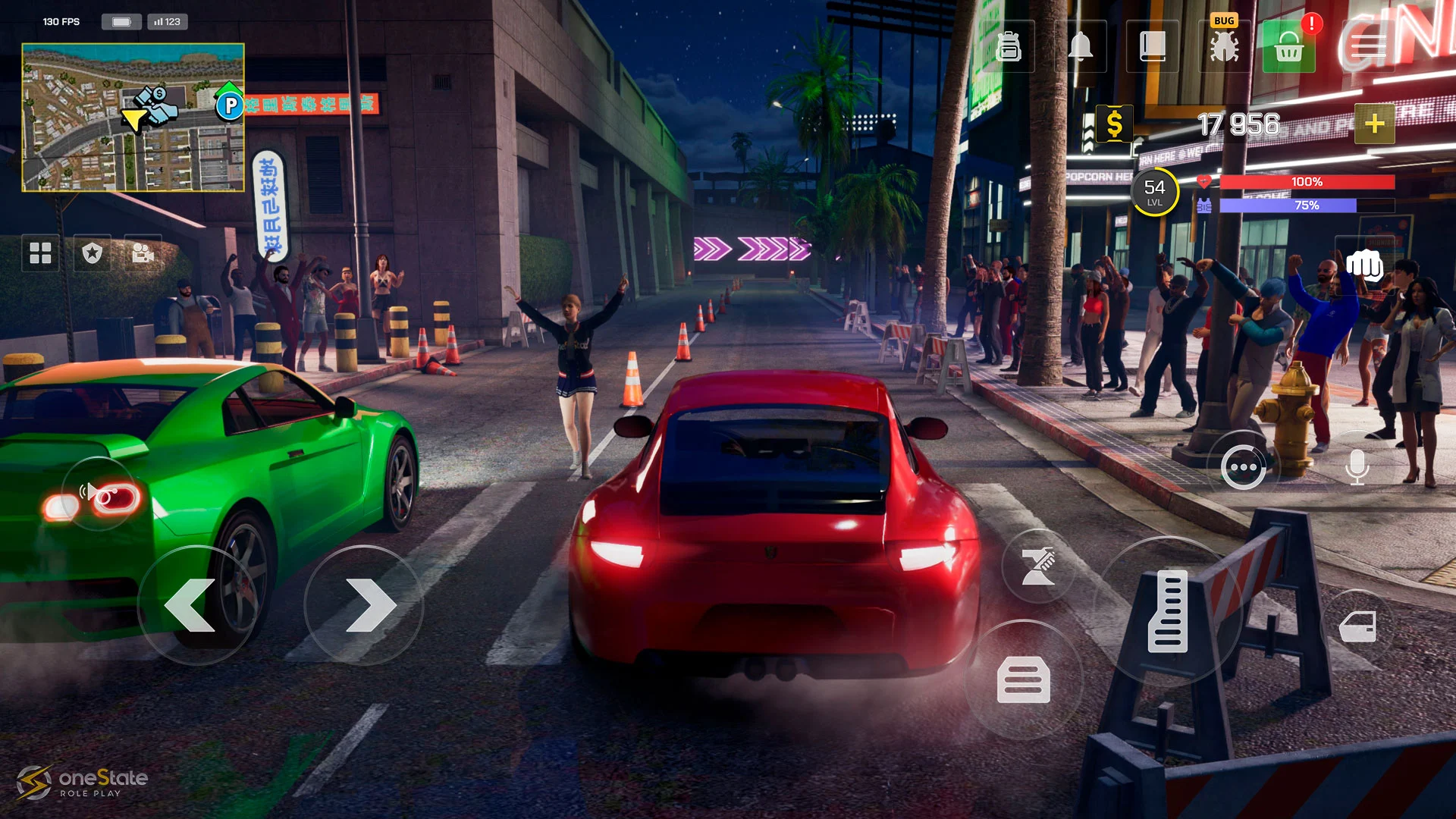
Task: Toggle camera mode with the video icon
Action: point(144,253)
